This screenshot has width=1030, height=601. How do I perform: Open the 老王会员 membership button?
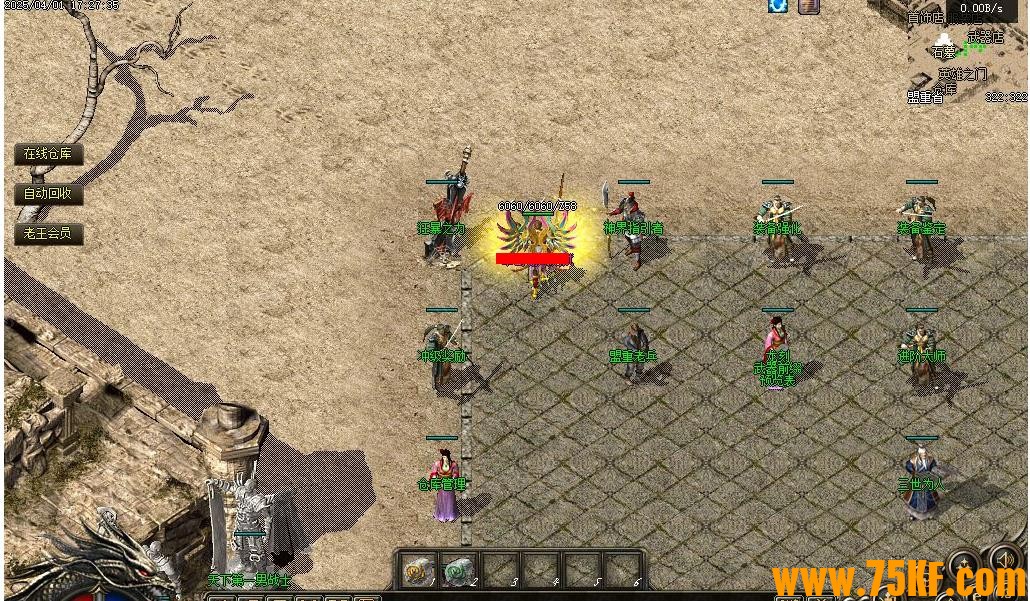(48, 234)
